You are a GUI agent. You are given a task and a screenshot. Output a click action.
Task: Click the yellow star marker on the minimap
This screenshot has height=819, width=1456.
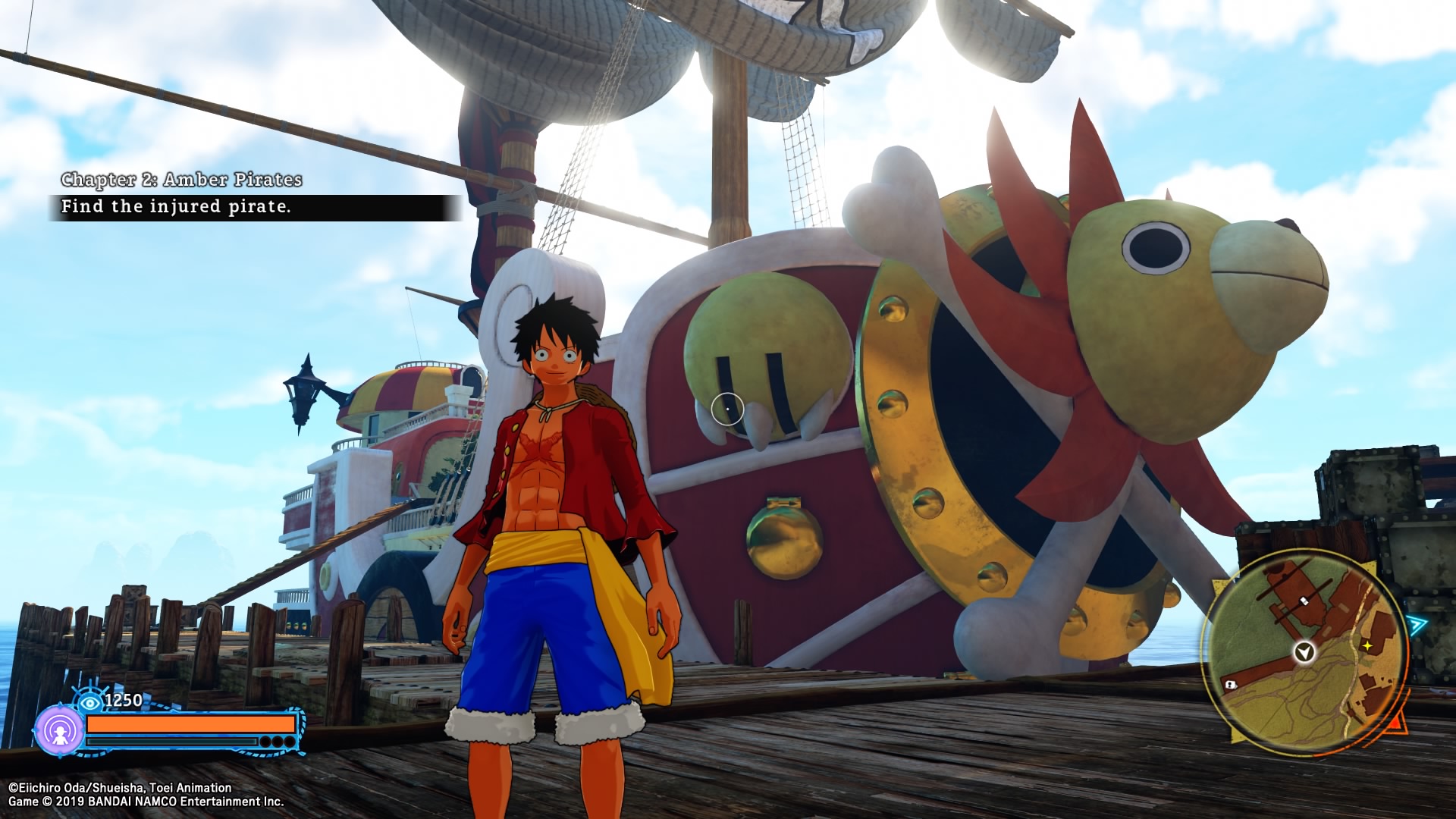[1367, 645]
